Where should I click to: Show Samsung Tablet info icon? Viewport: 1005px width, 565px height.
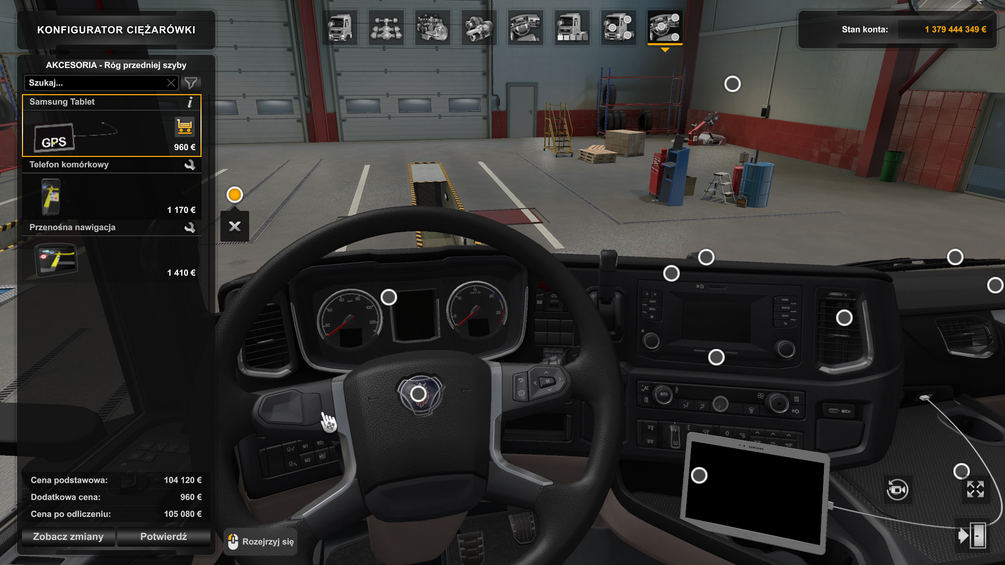[190, 102]
